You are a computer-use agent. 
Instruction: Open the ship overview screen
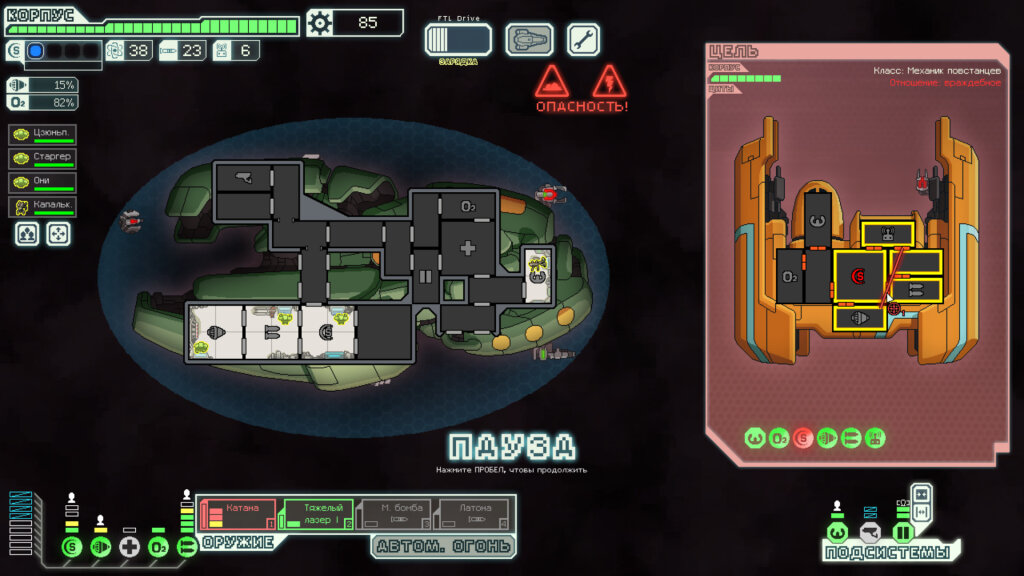(529, 40)
